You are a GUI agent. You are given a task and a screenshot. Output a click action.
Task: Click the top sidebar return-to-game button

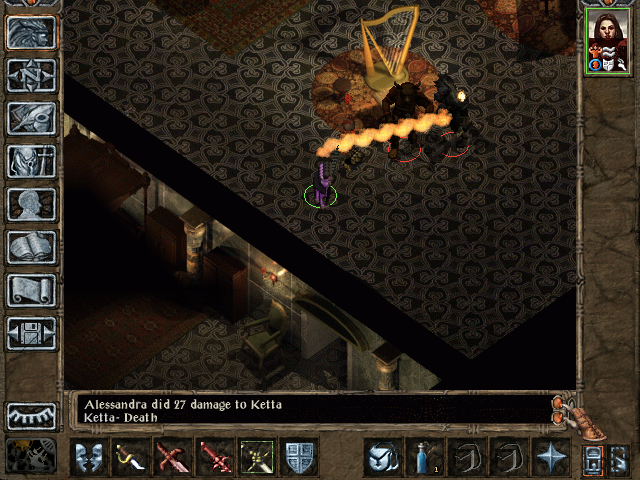click(x=31, y=32)
